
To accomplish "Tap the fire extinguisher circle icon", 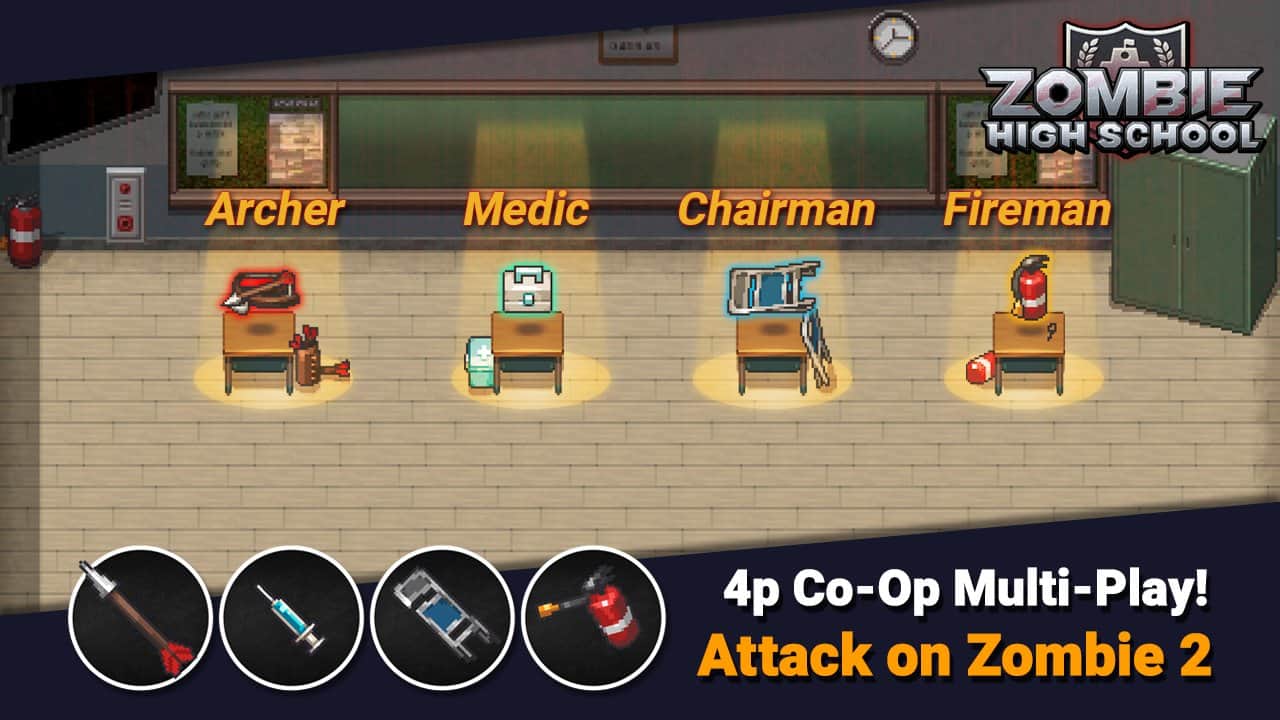I will coord(593,617).
